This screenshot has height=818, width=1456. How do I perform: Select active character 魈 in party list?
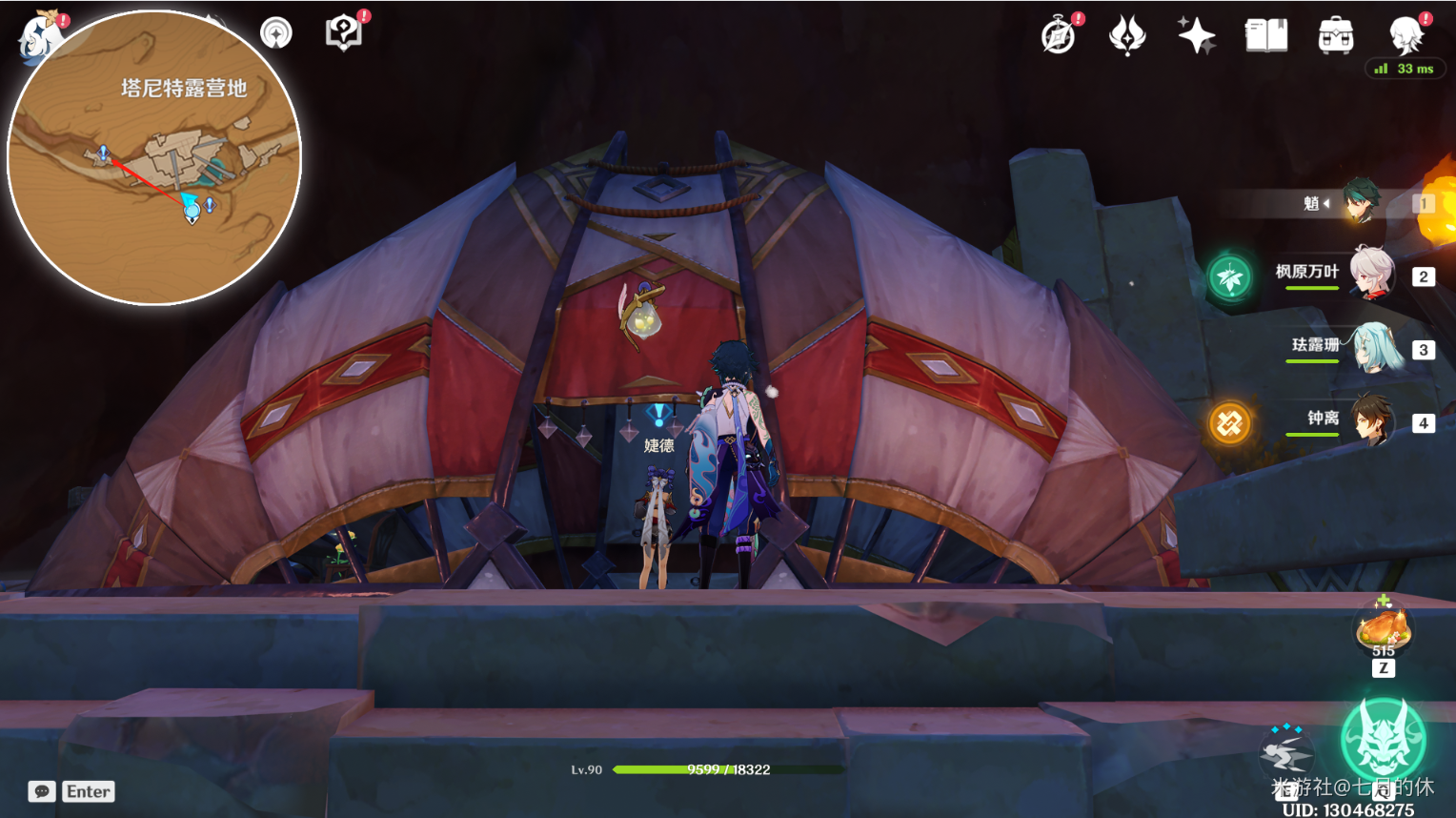pyautogui.click(x=1361, y=202)
